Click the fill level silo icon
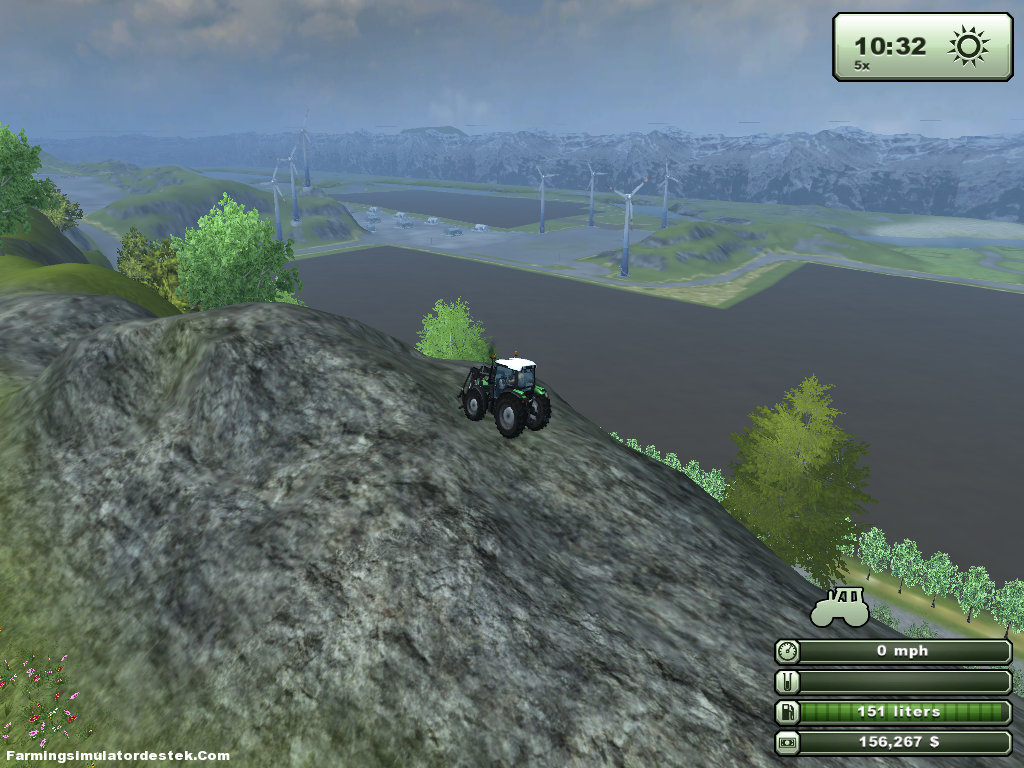Viewport: 1024px width, 768px height. tap(788, 683)
